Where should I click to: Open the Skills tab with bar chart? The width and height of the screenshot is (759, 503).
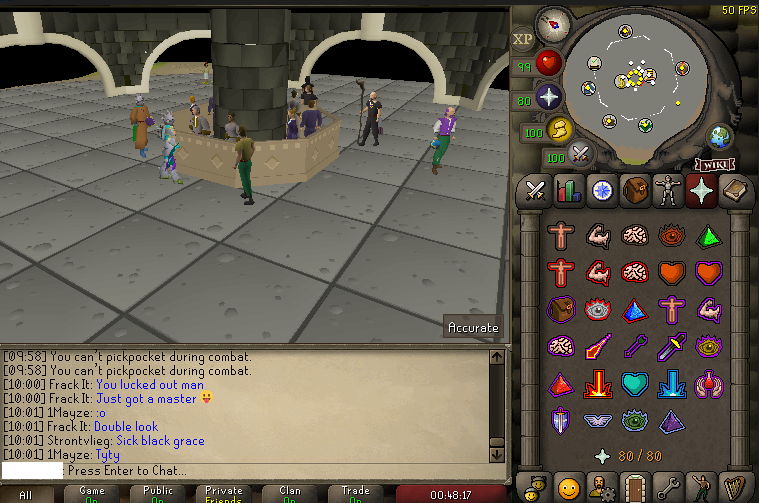(x=568, y=190)
